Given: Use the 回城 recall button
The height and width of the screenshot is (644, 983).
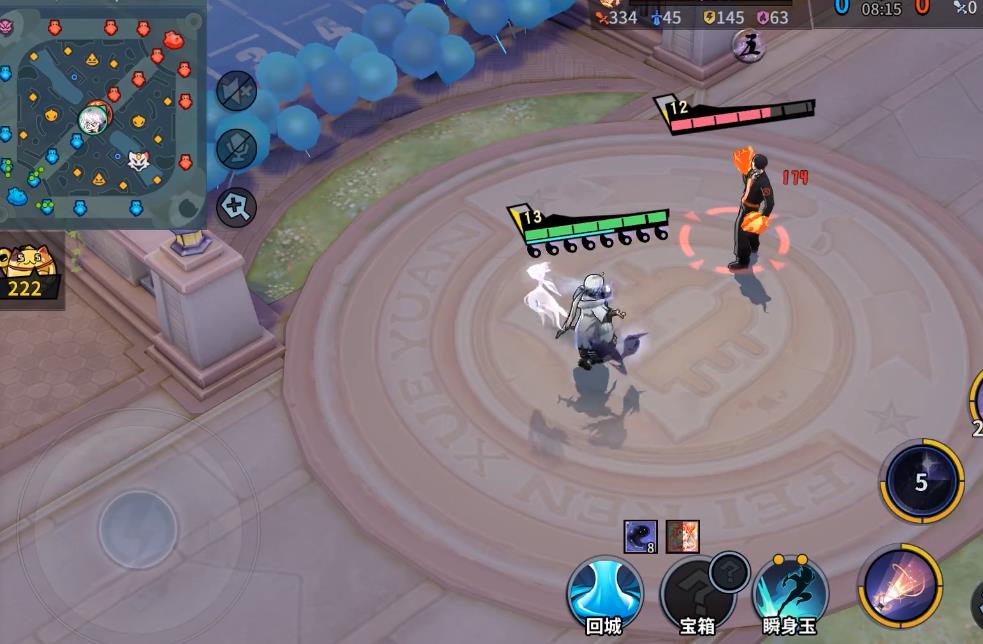Looking at the screenshot, I should (x=605, y=593).
